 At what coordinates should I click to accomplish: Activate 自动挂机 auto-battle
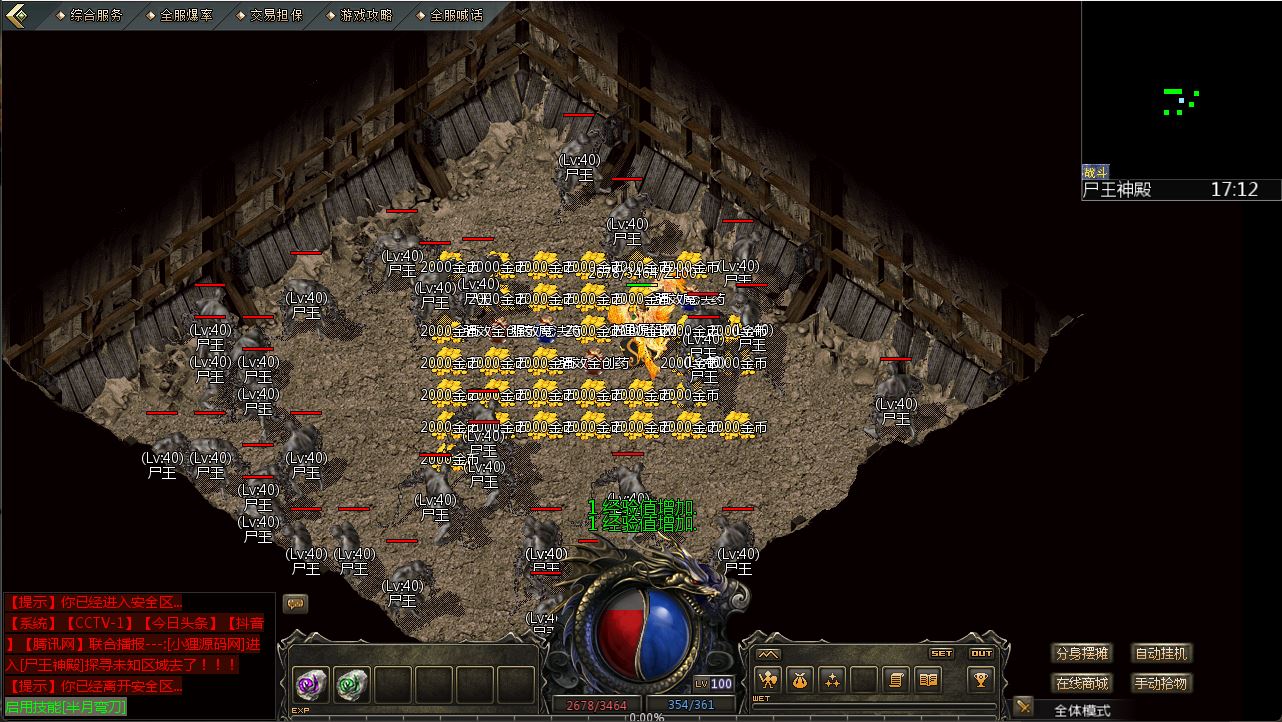(x=1161, y=653)
